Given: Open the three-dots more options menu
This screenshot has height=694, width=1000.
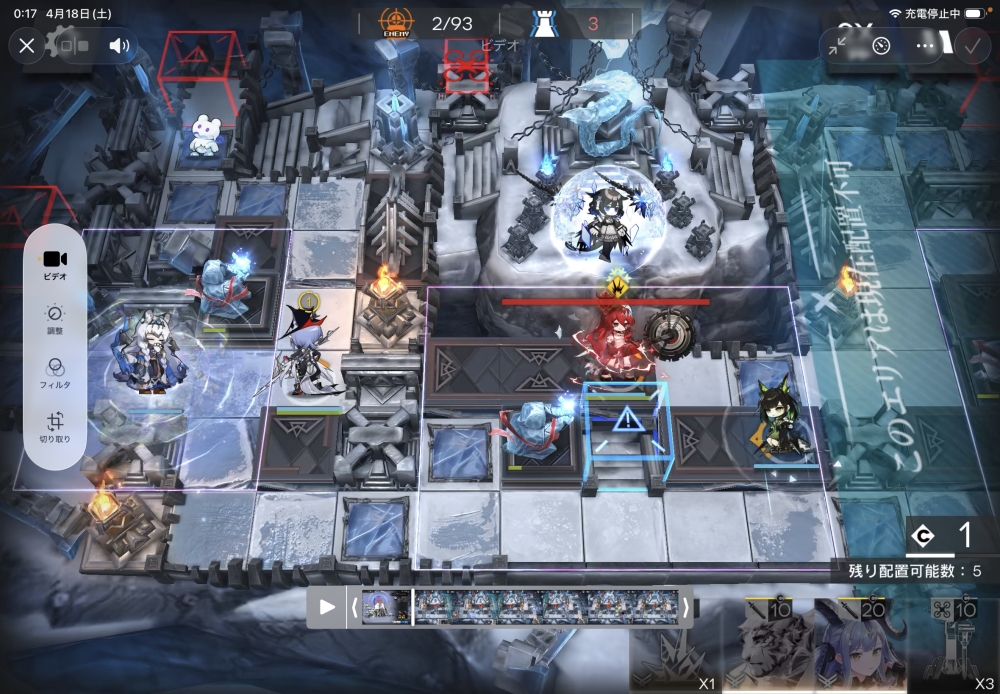Looking at the screenshot, I should pos(926,46).
